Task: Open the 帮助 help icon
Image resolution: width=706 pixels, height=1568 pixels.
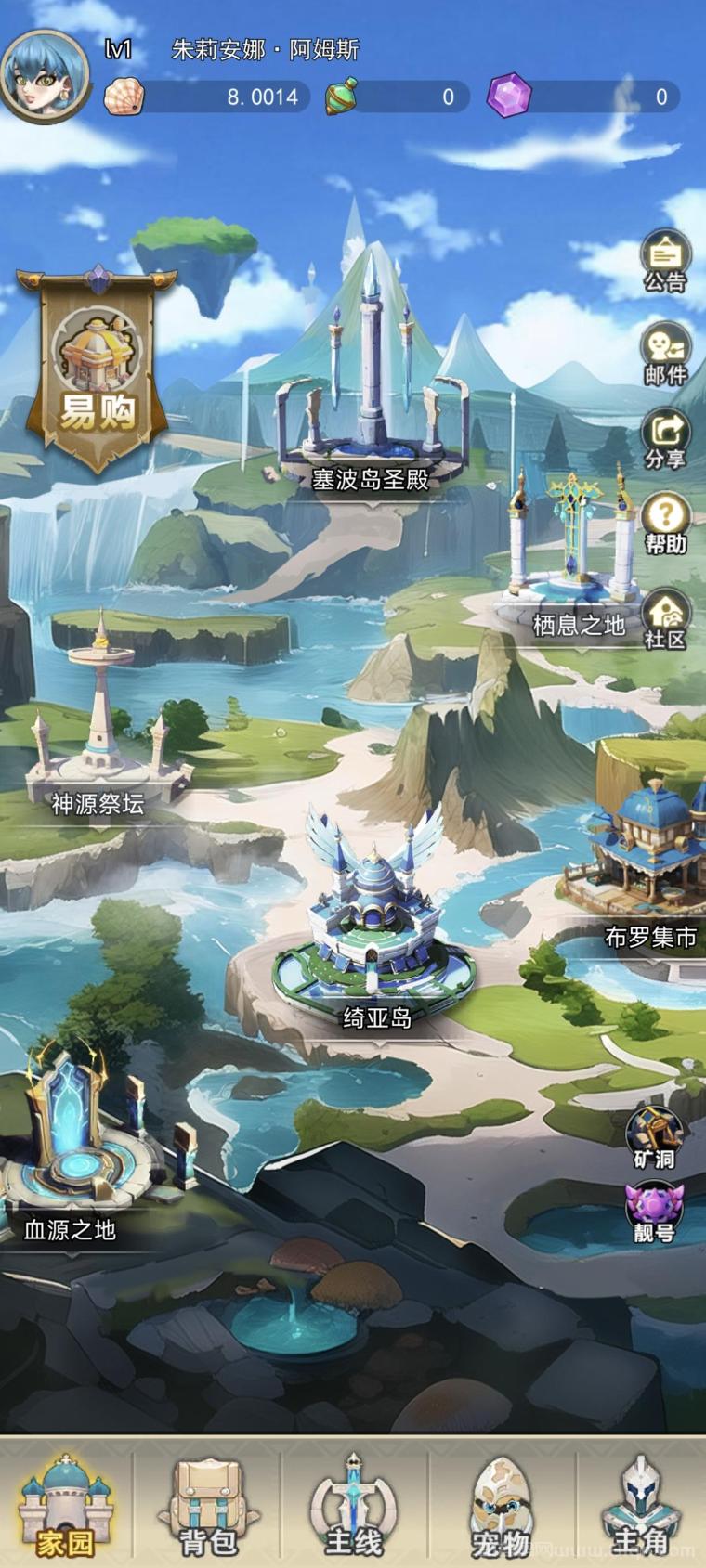Action: [x=665, y=523]
